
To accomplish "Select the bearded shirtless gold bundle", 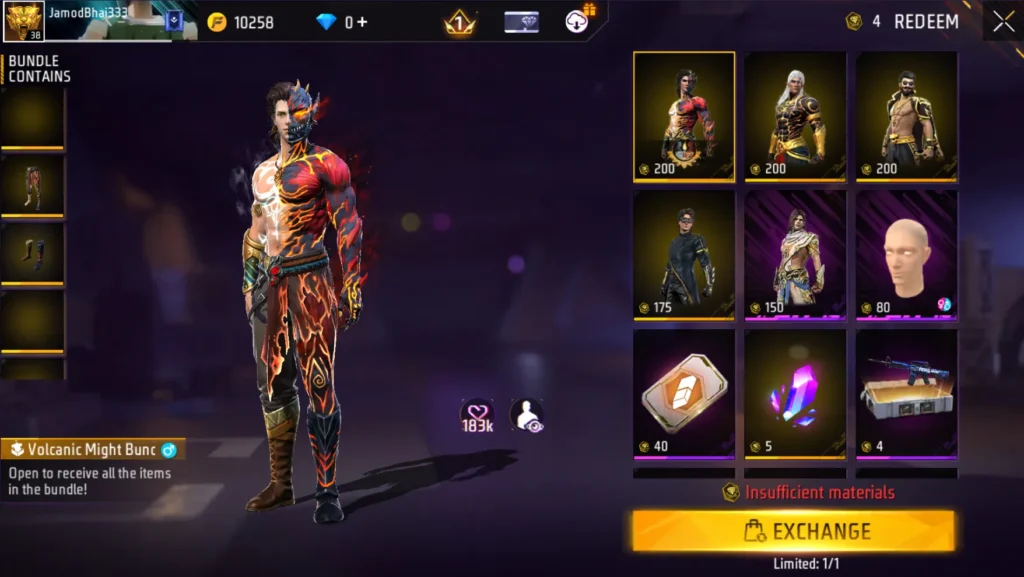I will point(906,116).
